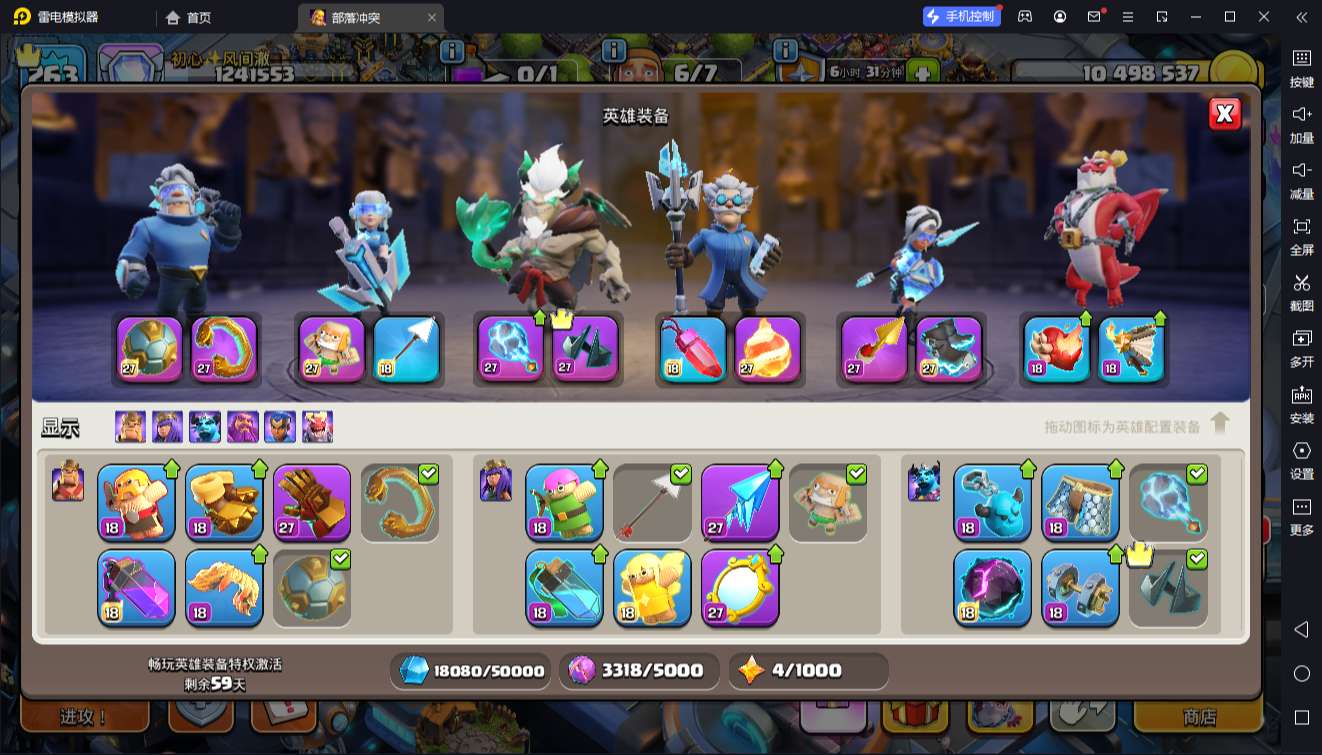The width and height of the screenshot is (1322, 755).
Task: Select the Dark Orb equipment
Action: pos(992,588)
